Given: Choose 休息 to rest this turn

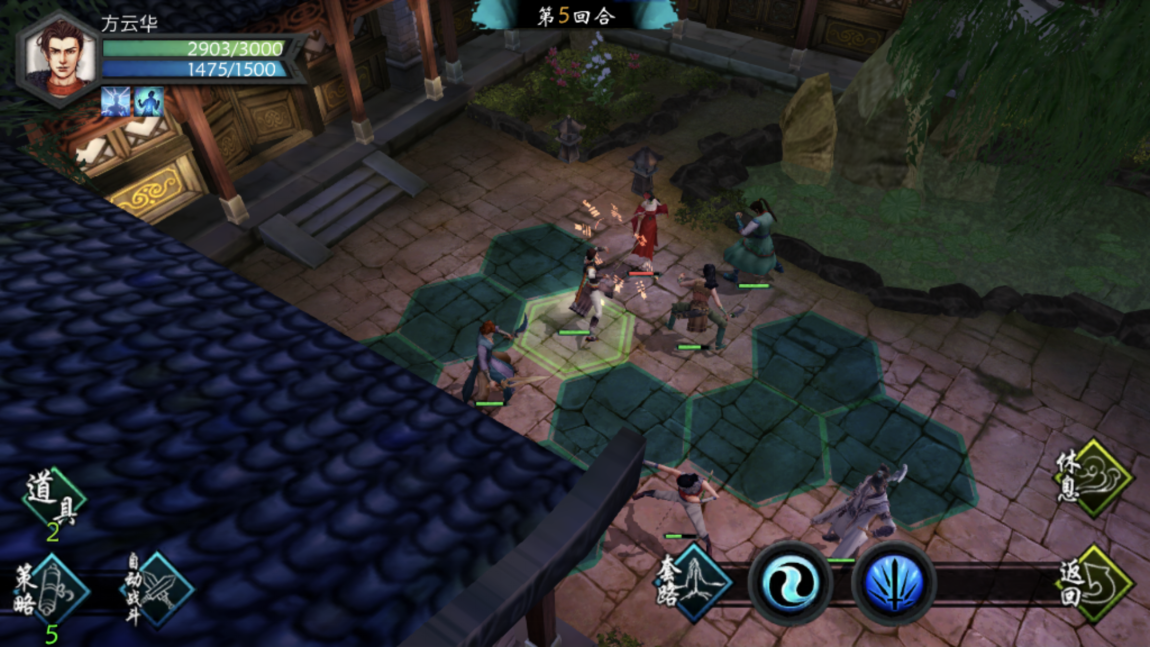Looking at the screenshot, I should (1094, 477).
